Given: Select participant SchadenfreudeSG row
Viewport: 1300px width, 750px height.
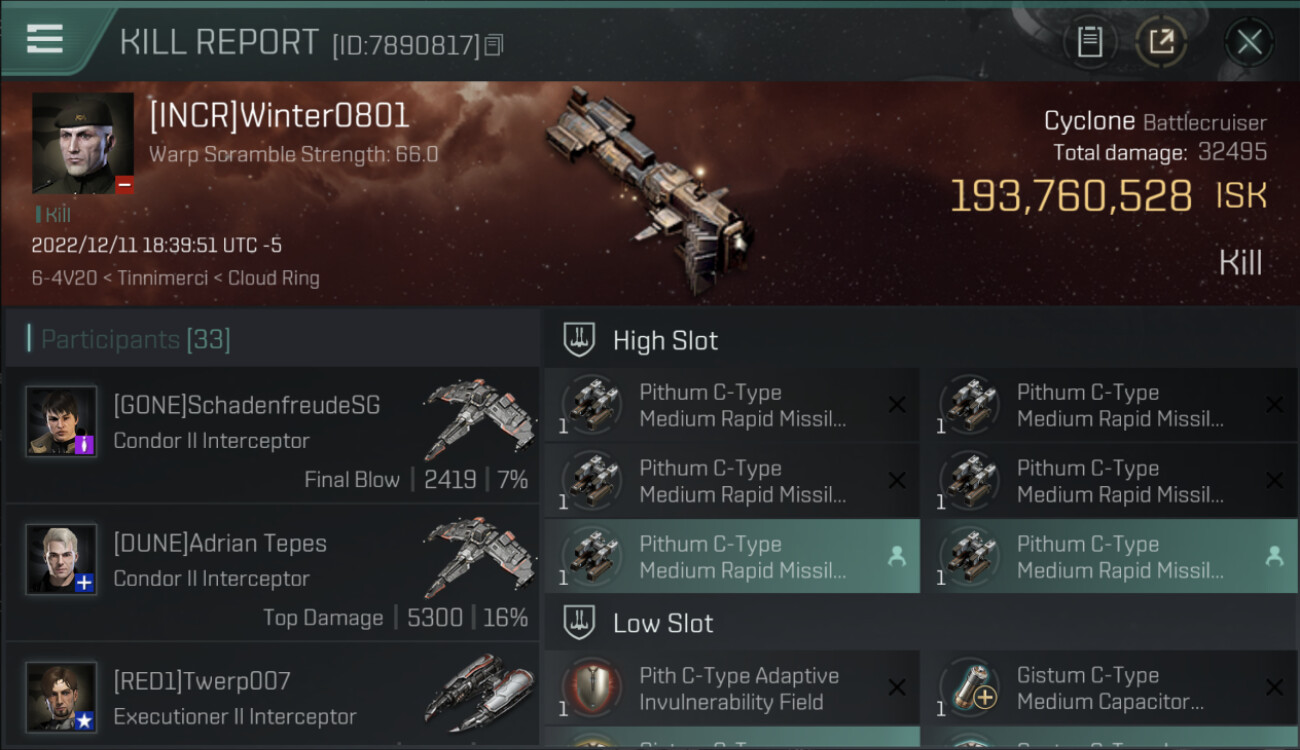Looking at the screenshot, I should tap(272, 434).
